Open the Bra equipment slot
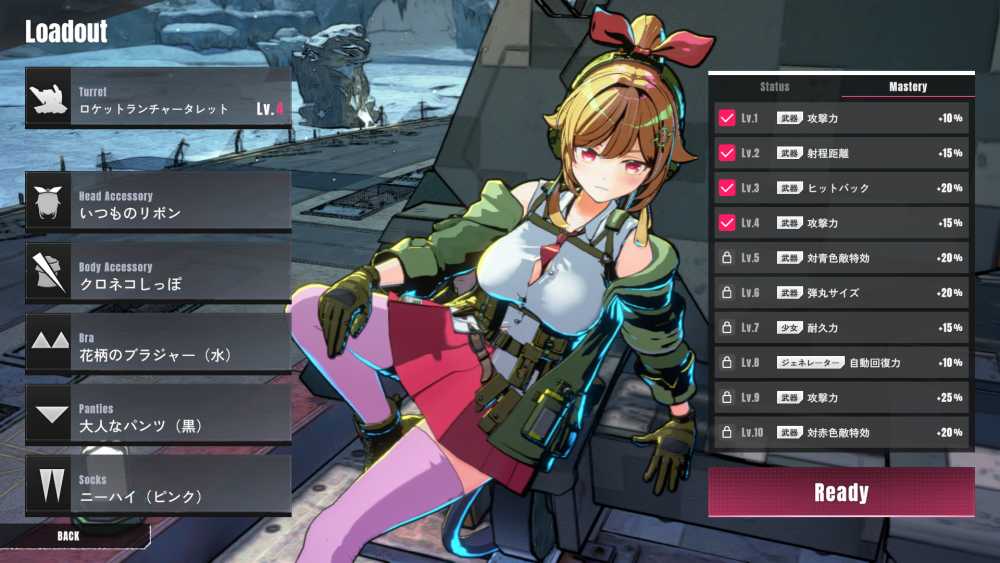 [158, 345]
